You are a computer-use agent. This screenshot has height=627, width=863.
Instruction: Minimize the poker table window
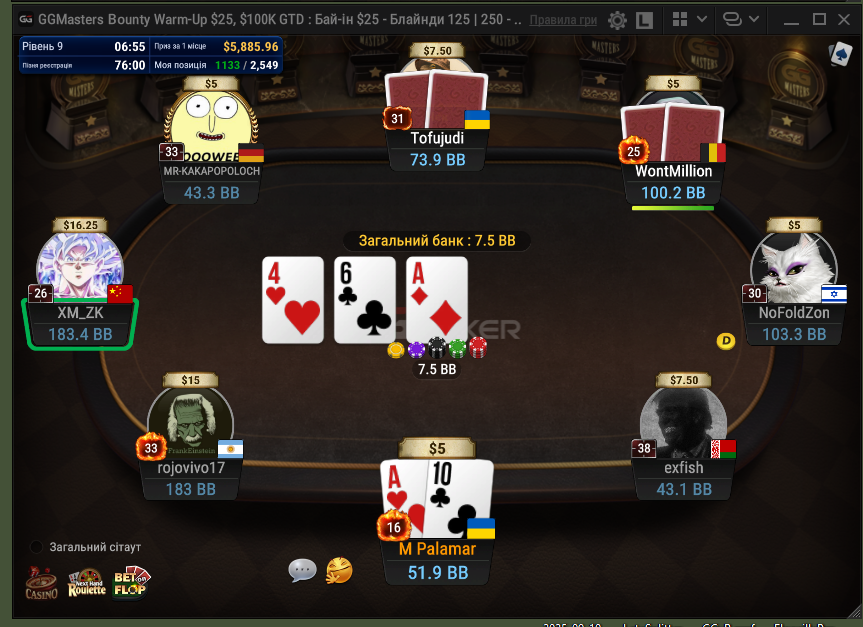coord(793,19)
